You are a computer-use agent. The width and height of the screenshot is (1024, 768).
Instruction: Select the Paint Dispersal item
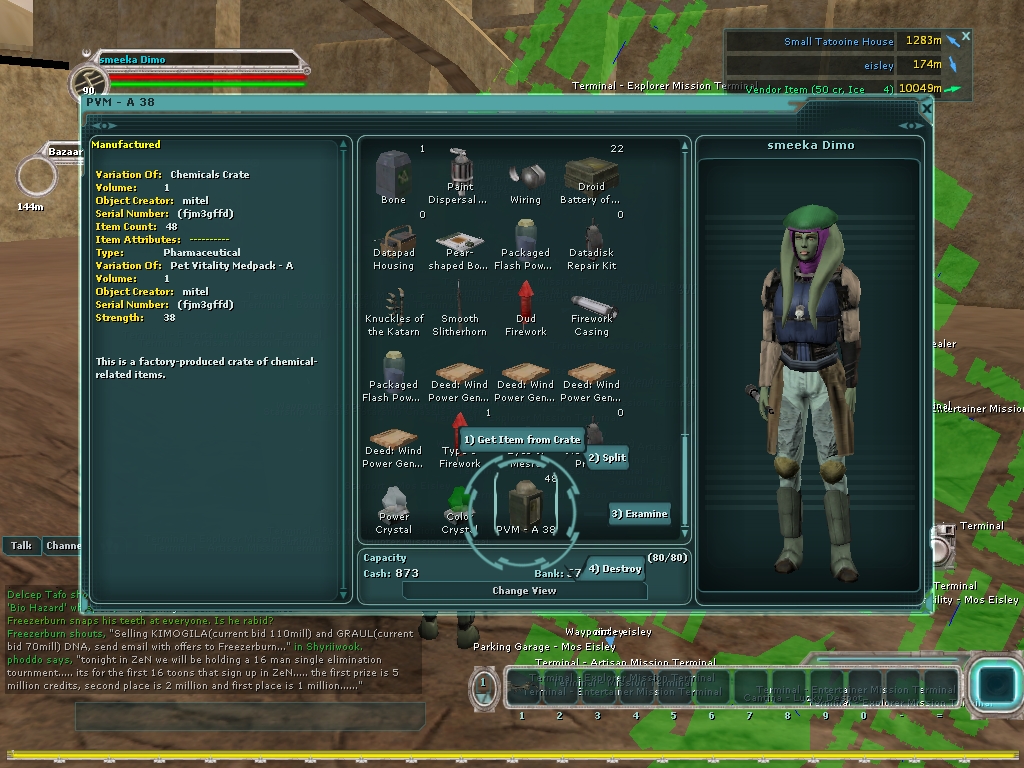point(459,177)
